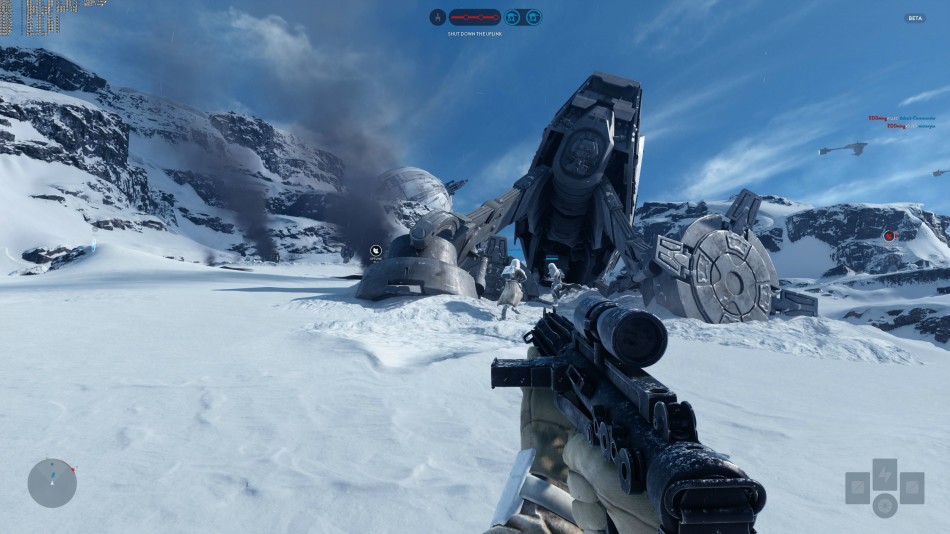Screen dimensions: 950x534
Task: Select the lightning bolt star card
Action: coord(884,474)
